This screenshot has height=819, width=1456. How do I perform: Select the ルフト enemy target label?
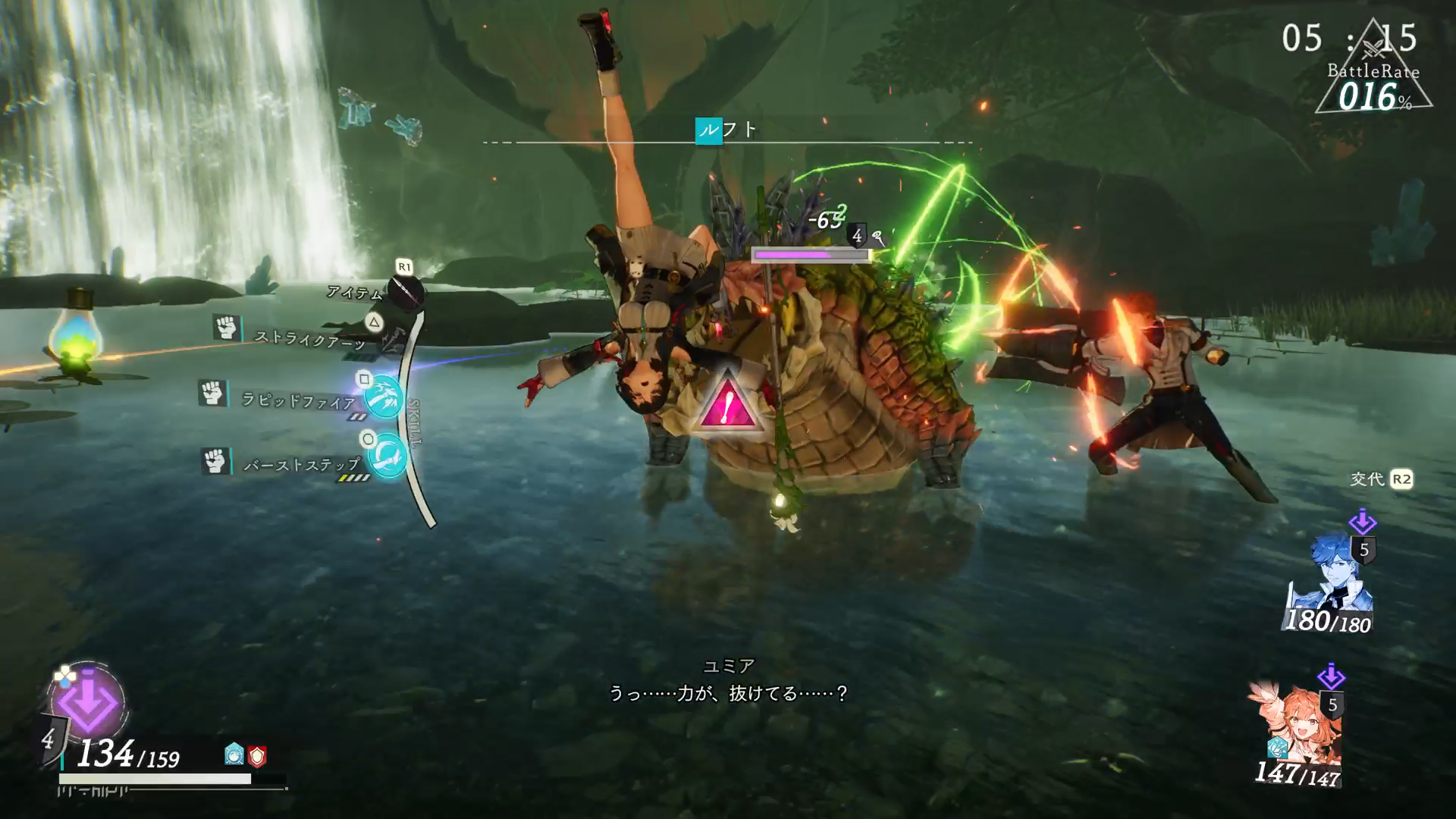[726, 130]
